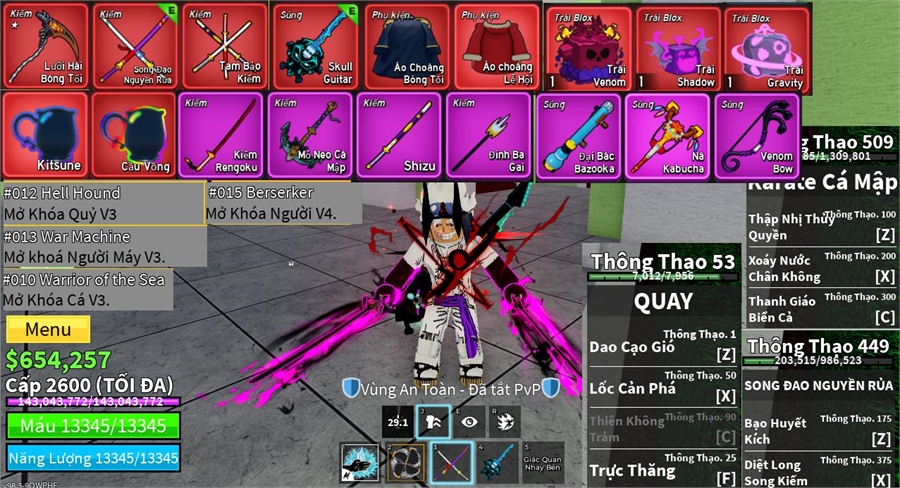
Task: Choose the Tam Bảo Kiếm sword item
Action: [225, 47]
